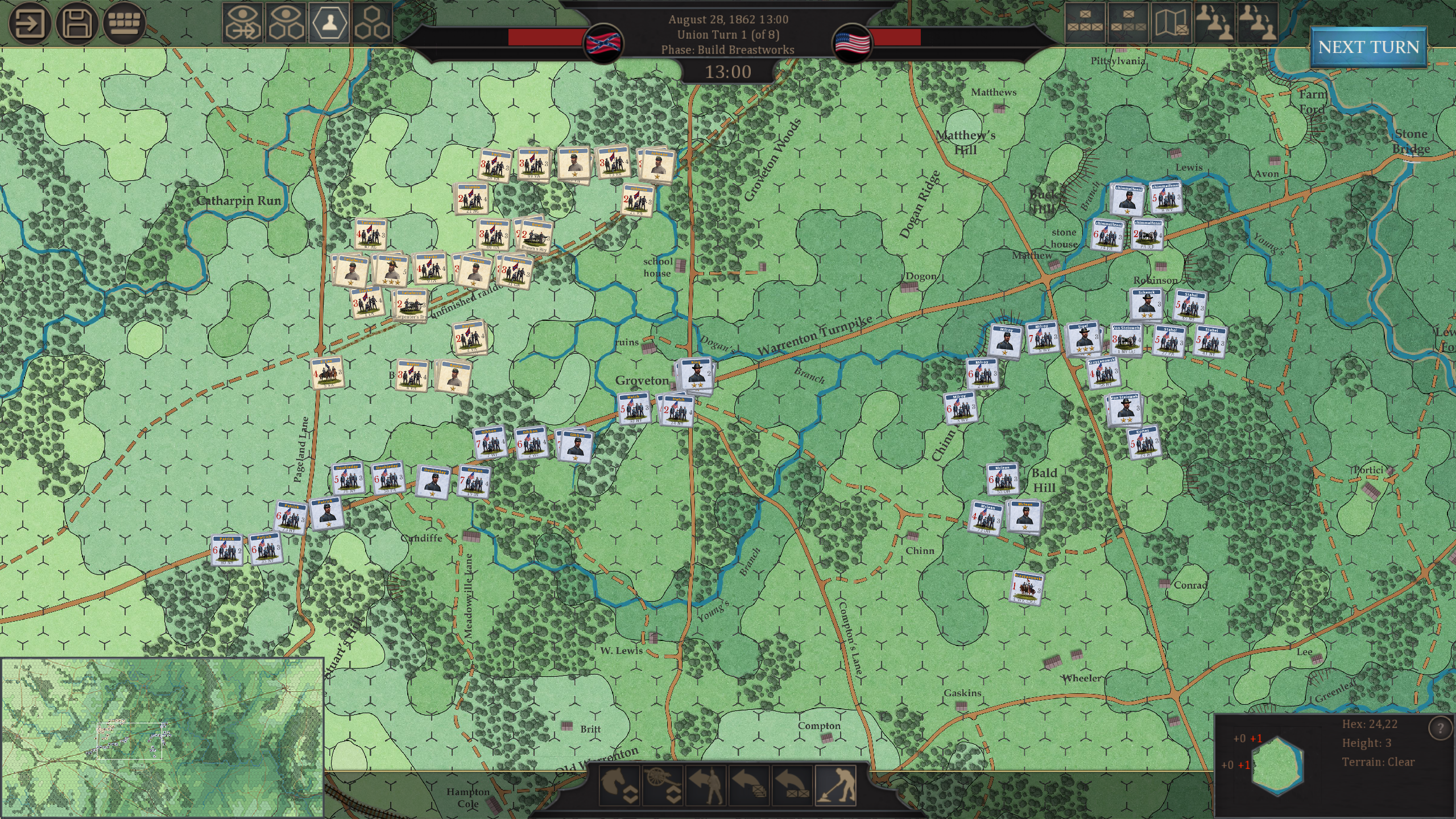Select the walking soldier undo-move button
Image resolution: width=1456 pixels, height=819 pixels.
[x=706, y=785]
